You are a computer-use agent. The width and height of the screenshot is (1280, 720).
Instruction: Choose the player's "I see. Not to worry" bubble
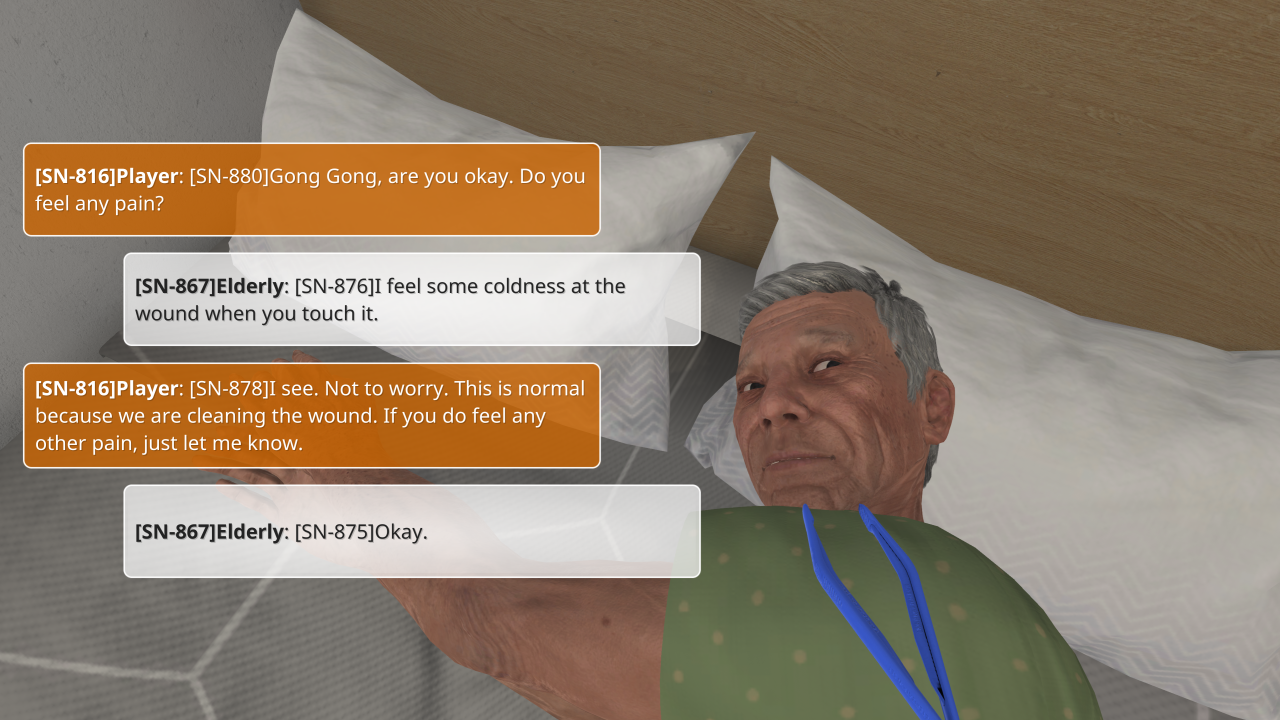pyautogui.click(x=311, y=415)
